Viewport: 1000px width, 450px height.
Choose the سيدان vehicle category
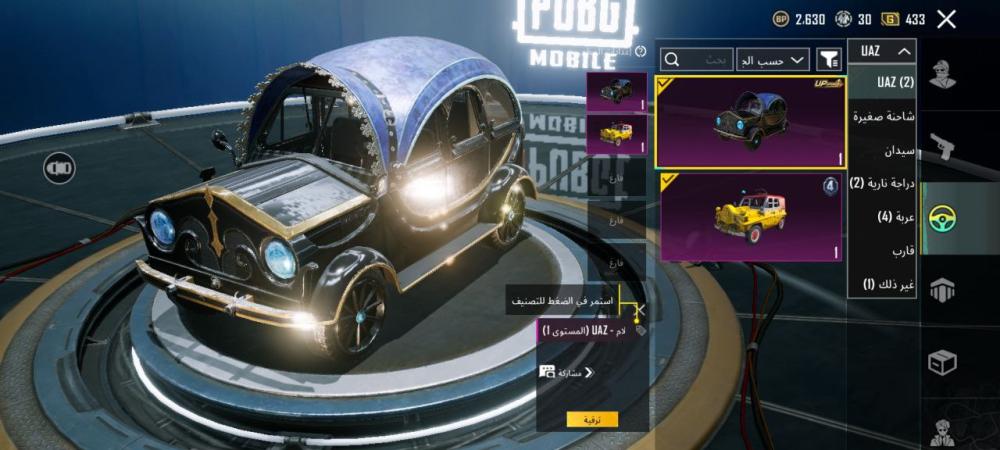pos(882,150)
